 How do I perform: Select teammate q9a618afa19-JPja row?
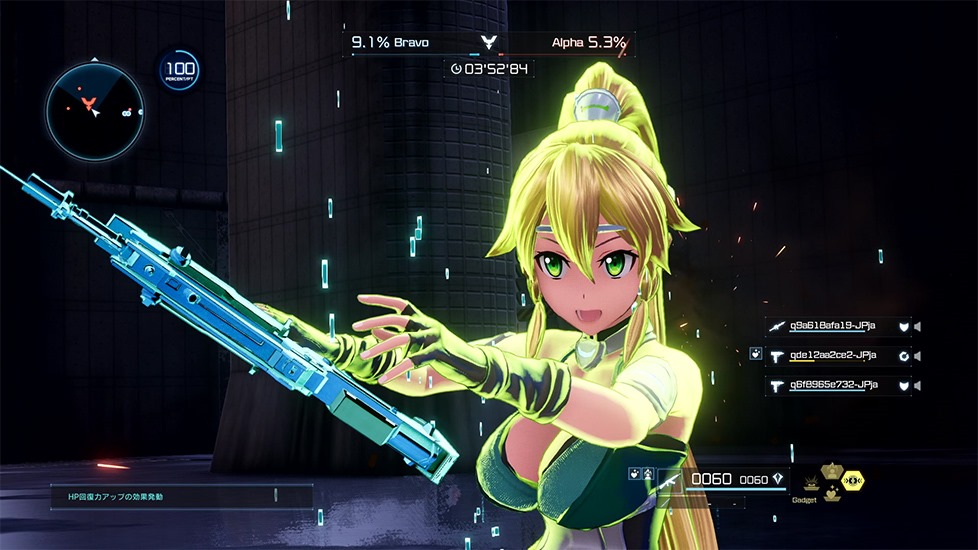coord(832,325)
